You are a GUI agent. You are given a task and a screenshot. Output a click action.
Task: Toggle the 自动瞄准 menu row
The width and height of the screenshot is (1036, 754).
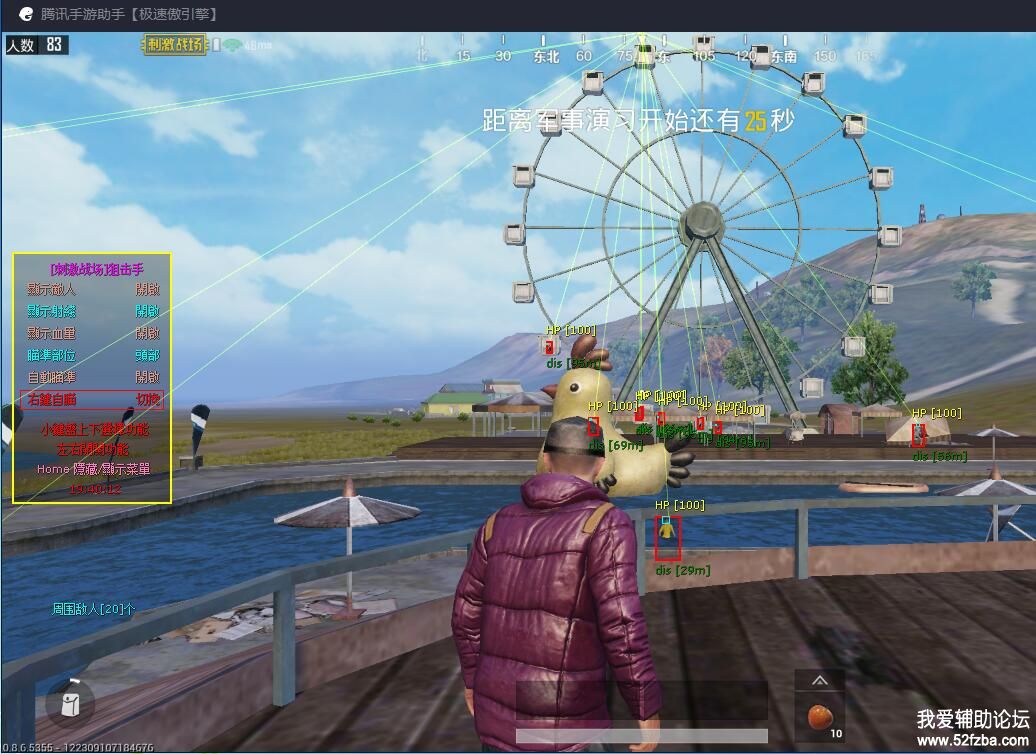pyautogui.click(x=92, y=377)
